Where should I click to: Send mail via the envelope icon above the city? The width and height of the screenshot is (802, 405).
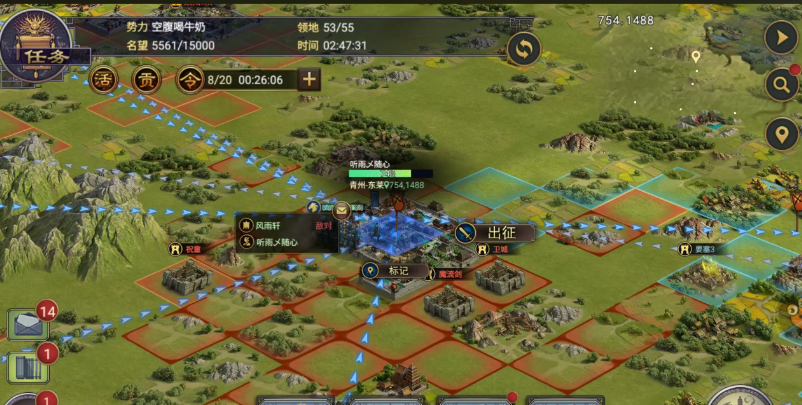(x=342, y=210)
